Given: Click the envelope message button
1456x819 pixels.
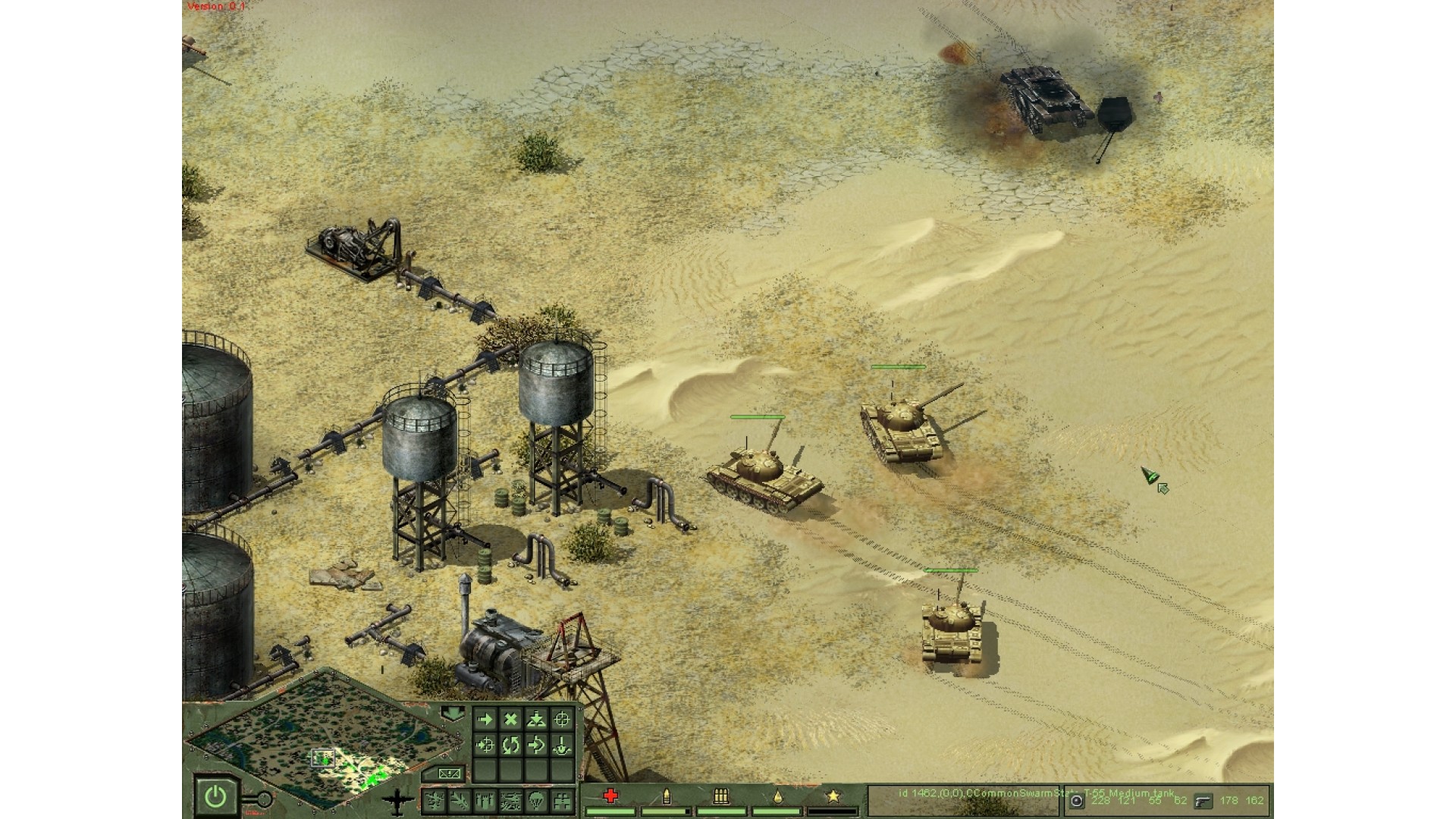Looking at the screenshot, I should tap(449, 773).
